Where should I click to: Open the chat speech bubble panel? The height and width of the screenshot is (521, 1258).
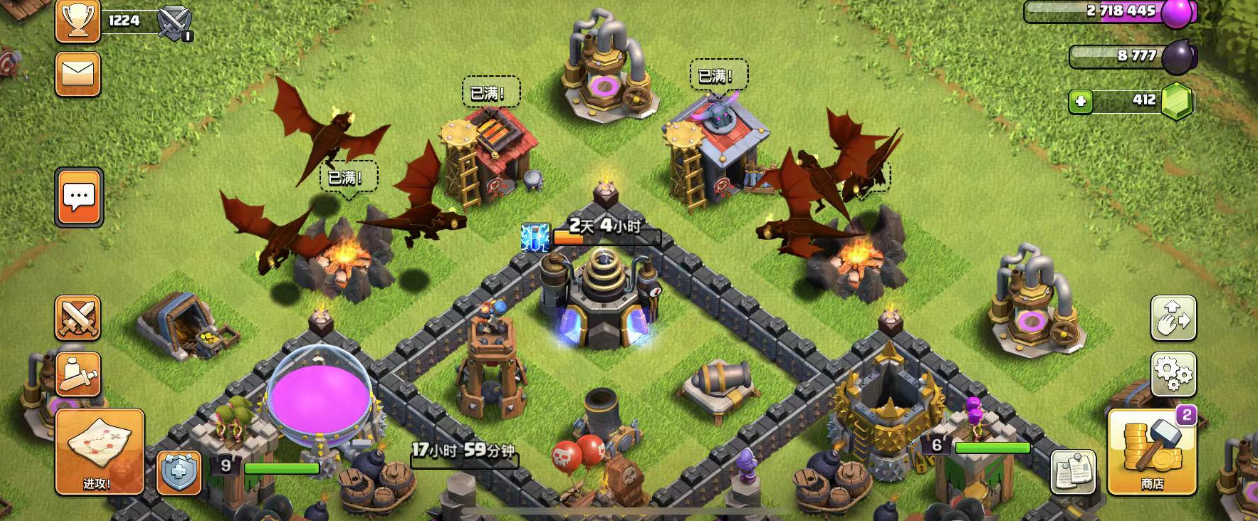pos(79,197)
